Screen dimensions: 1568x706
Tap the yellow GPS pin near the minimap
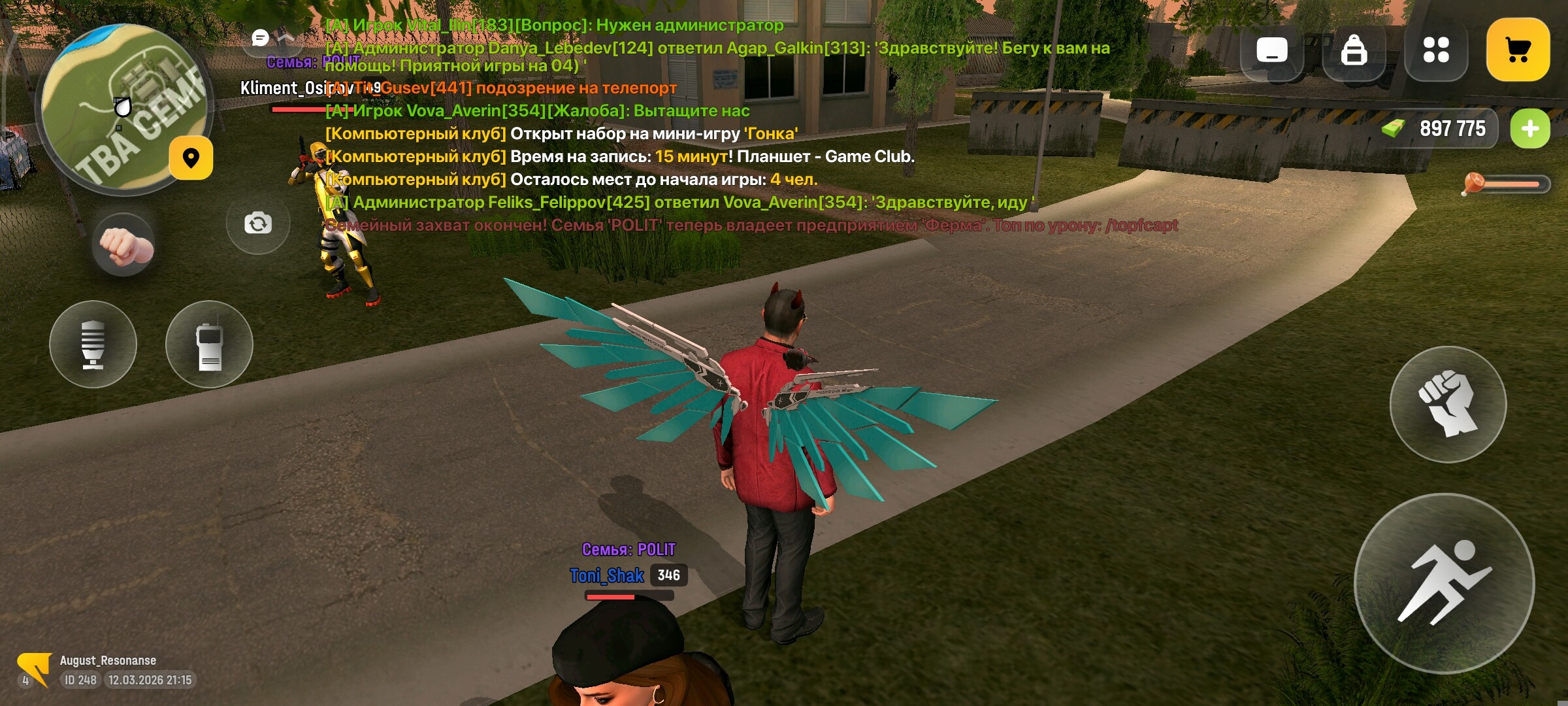(190, 159)
